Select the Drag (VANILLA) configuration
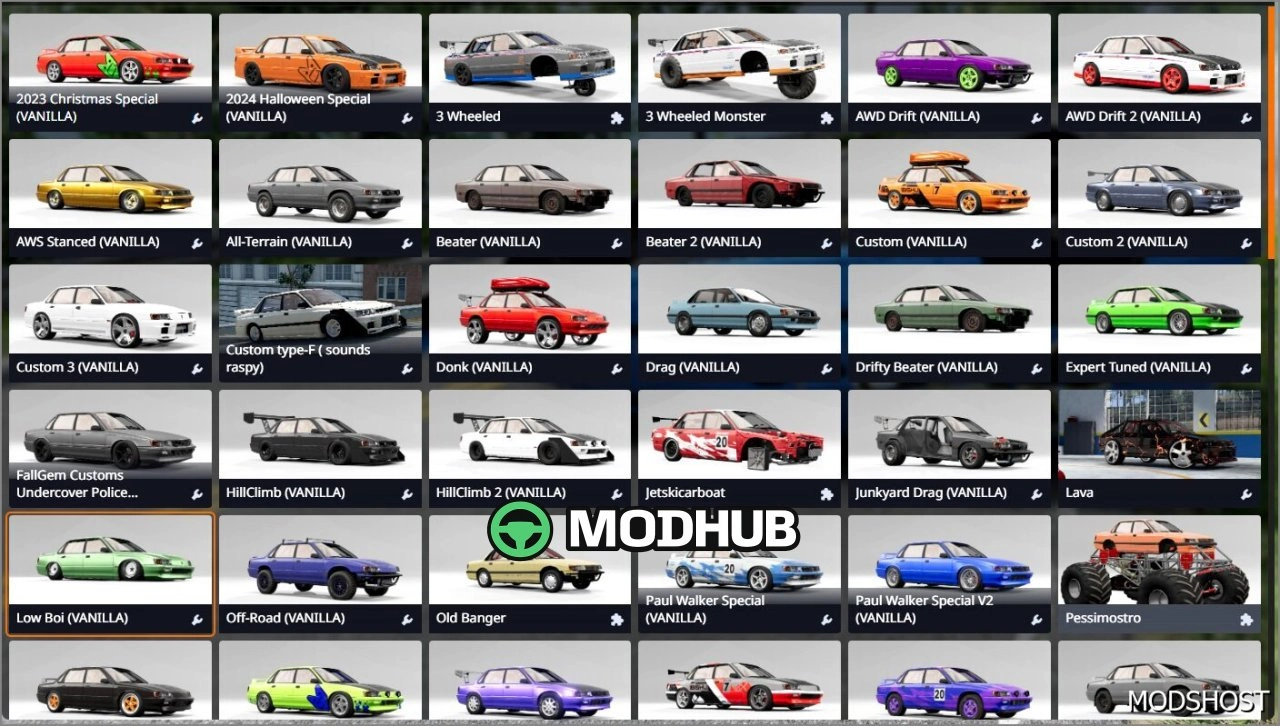1280x726 pixels. (x=738, y=310)
